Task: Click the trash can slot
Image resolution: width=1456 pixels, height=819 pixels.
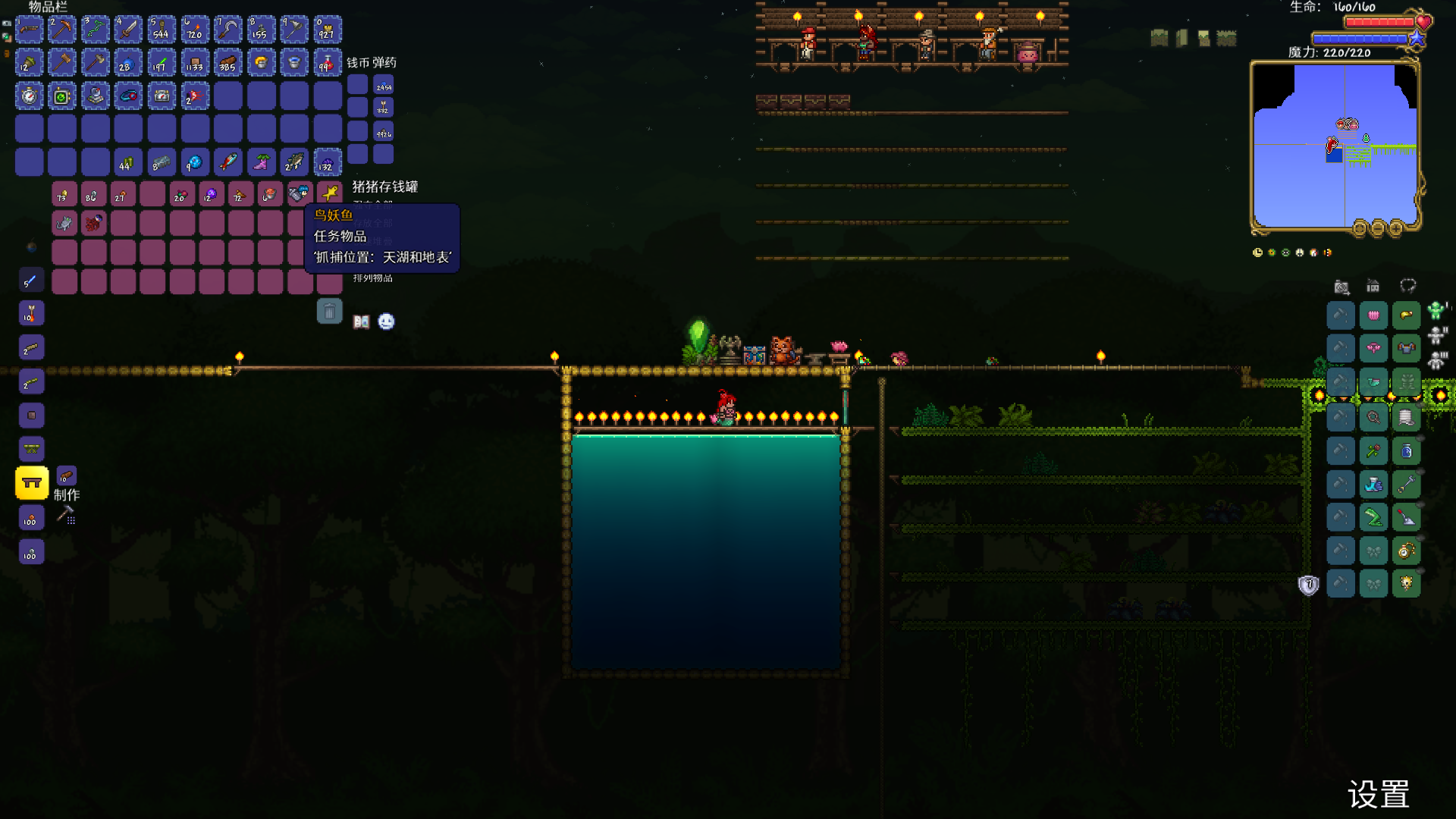Action: tap(329, 311)
